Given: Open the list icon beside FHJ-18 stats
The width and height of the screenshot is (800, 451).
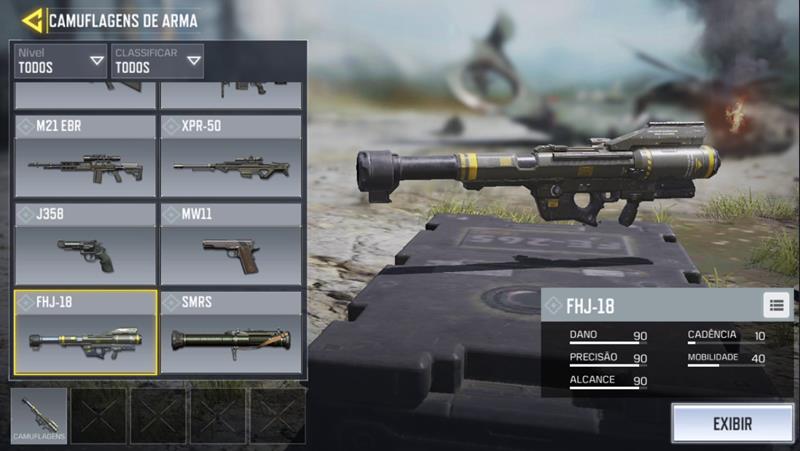Looking at the screenshot, I should coord(777,305).
